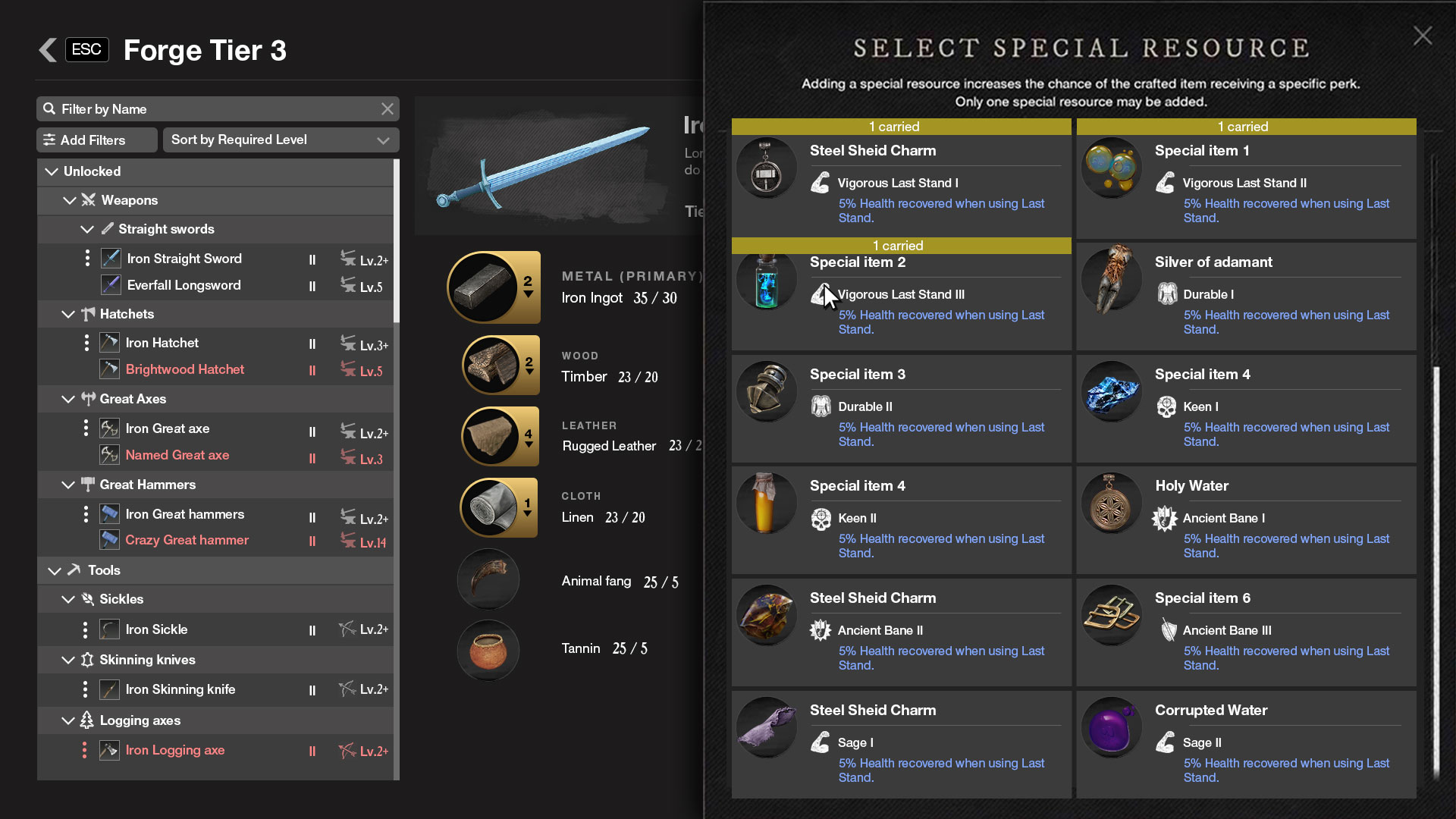The image size is (1456, 819).
Task: Choose the Everfall Longsword recipe
Action: pyautogui.click(x=184, y=286)
